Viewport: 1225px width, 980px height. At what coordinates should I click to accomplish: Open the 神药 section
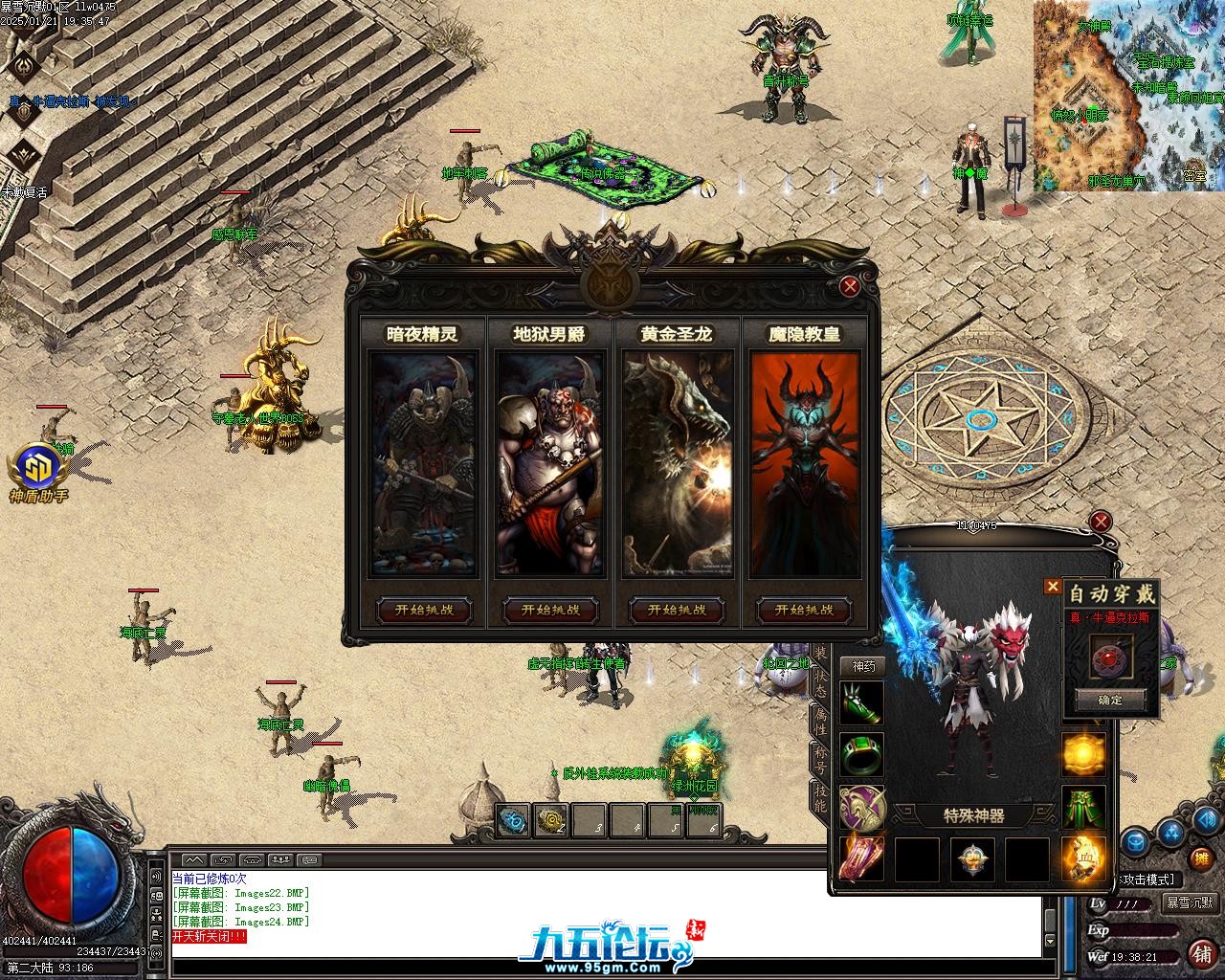coord(862,666)
